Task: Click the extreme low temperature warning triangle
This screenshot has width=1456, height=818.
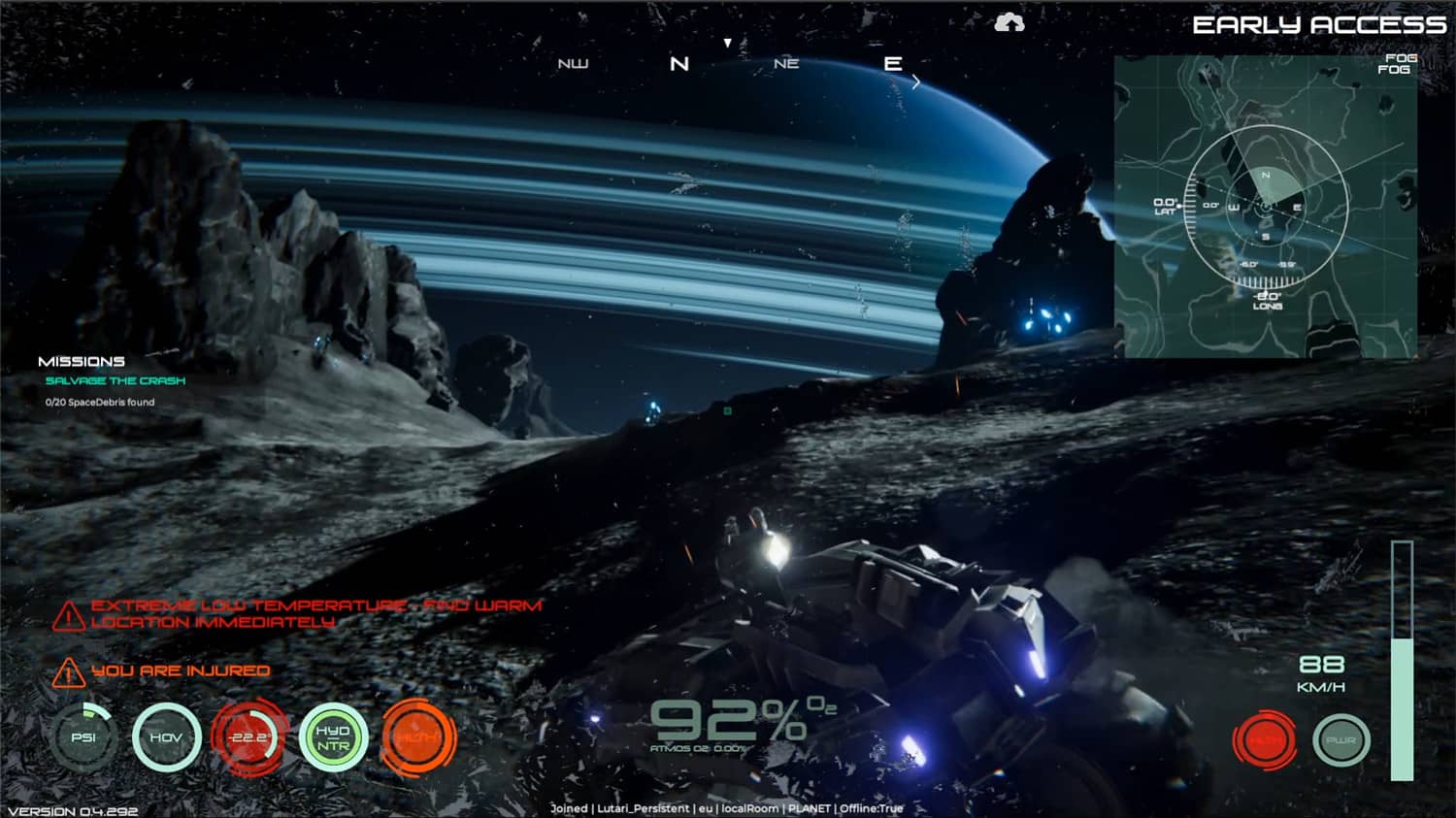Action: click(x=67, y=614)
